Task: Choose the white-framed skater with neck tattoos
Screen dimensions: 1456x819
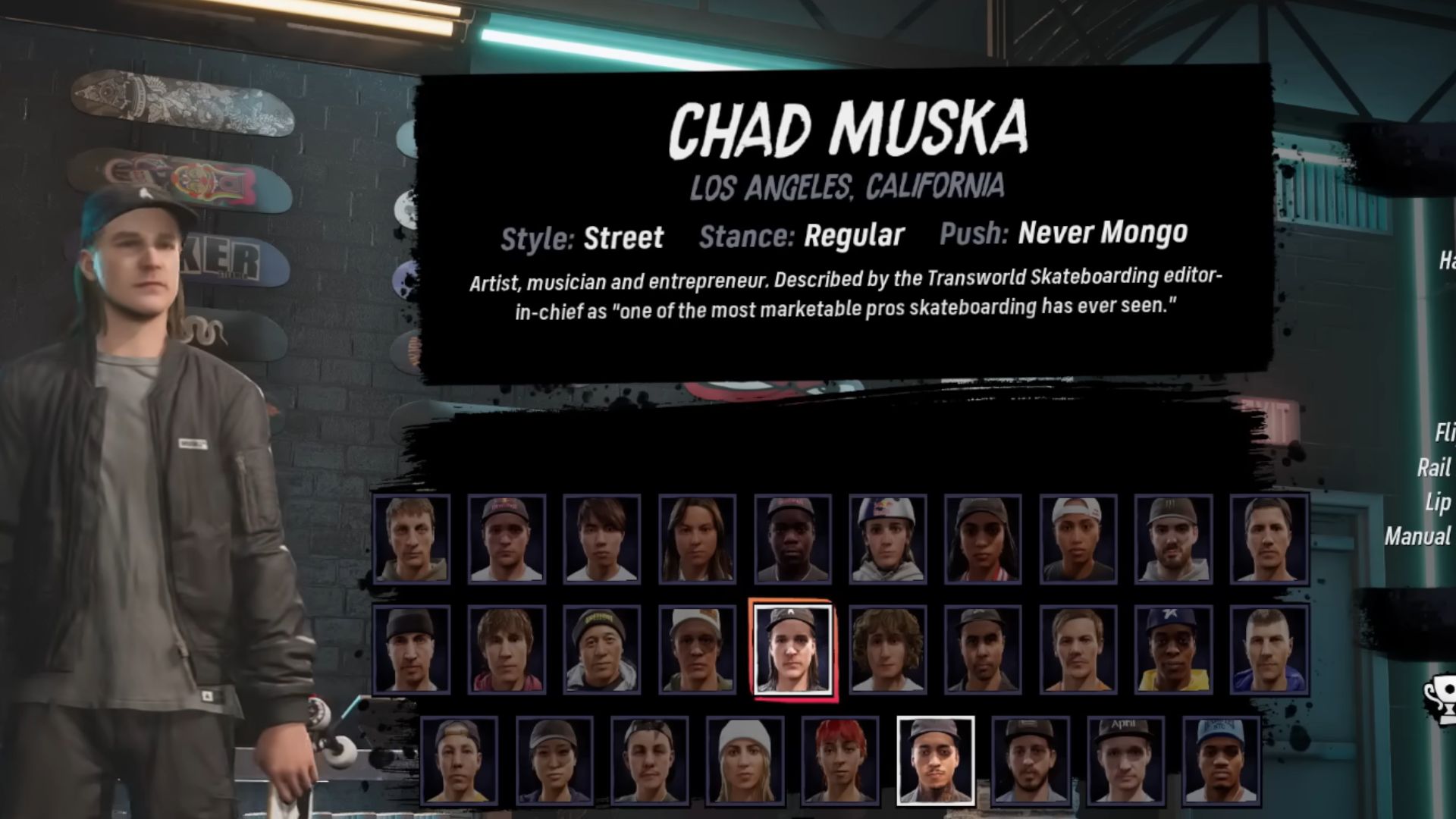Action: tap(935, 760)
